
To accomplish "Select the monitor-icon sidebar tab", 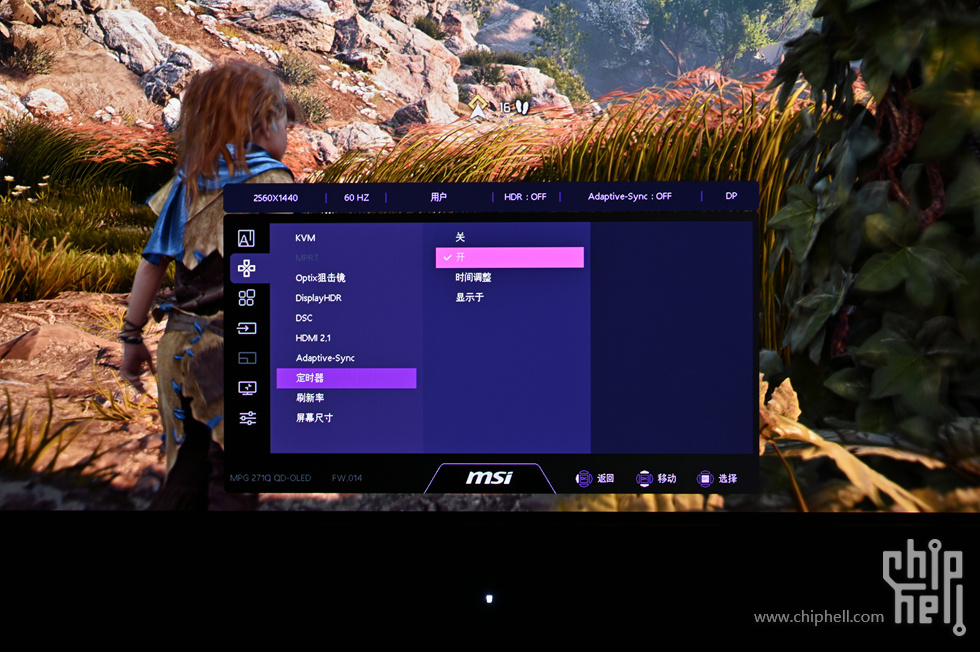I will [246, 388].
